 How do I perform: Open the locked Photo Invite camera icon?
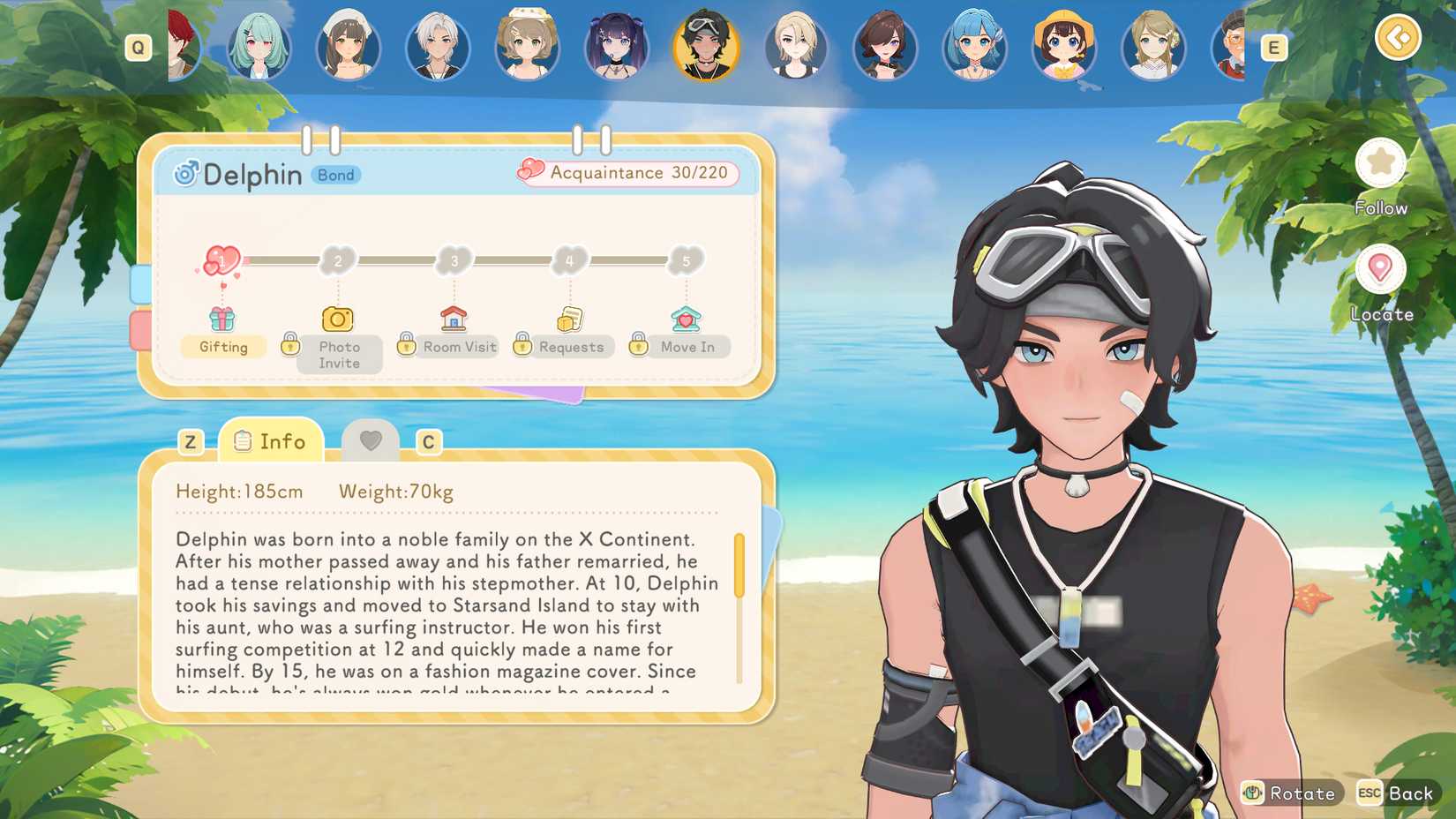[338, 319]
